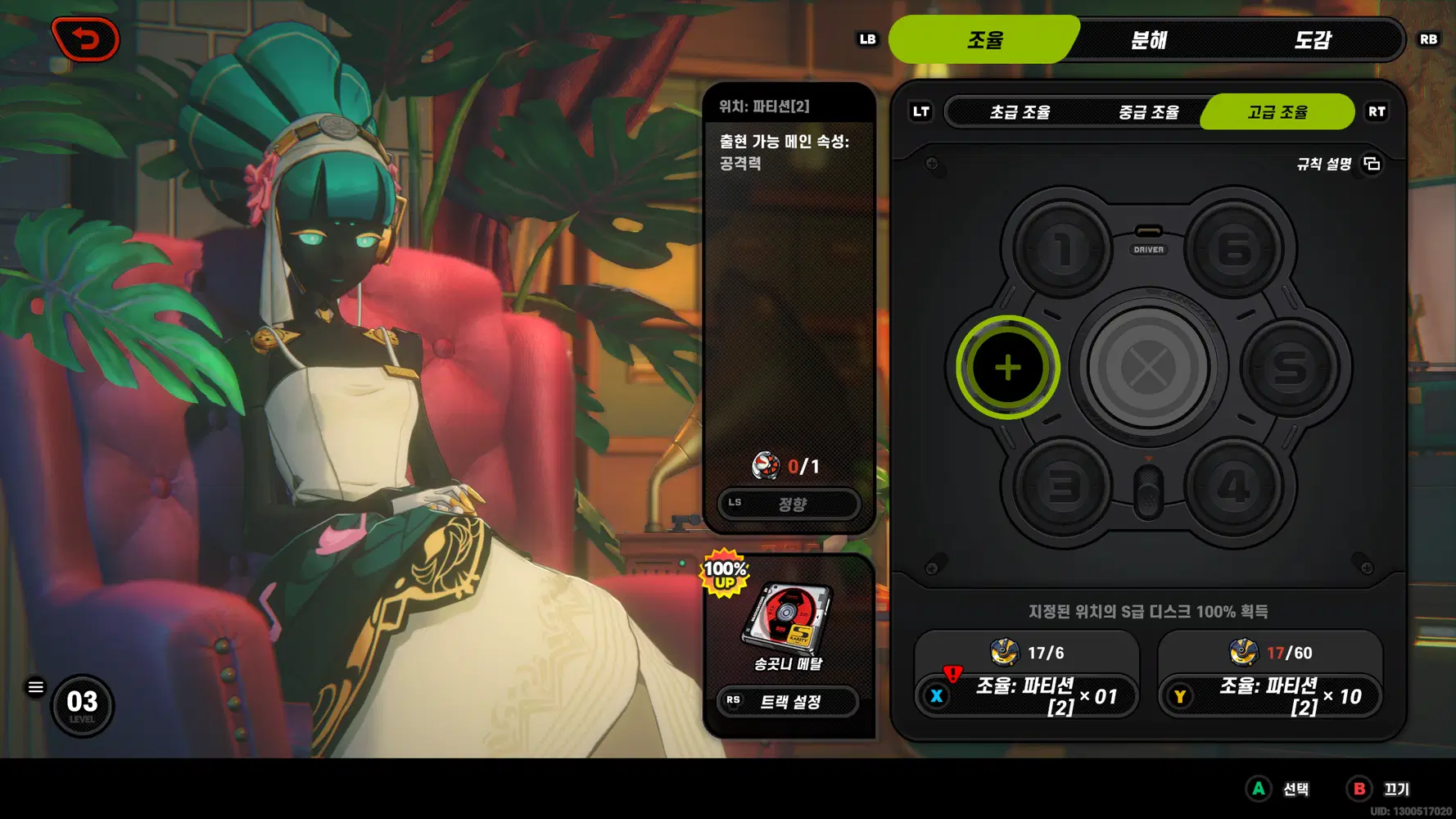
Task: Click the center disc X button
Action: point(1148,368)
